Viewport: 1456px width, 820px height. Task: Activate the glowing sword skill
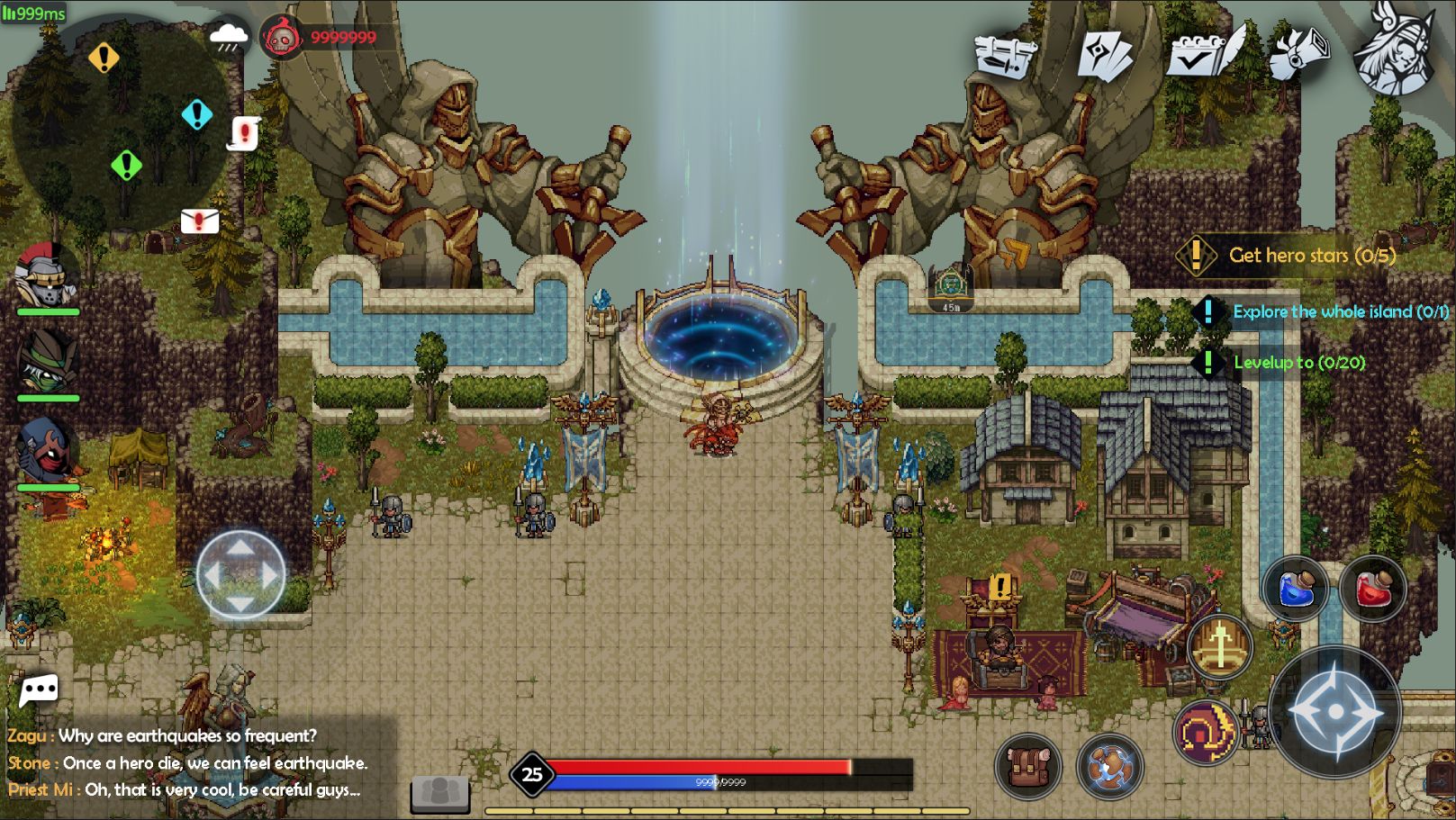1220,645
